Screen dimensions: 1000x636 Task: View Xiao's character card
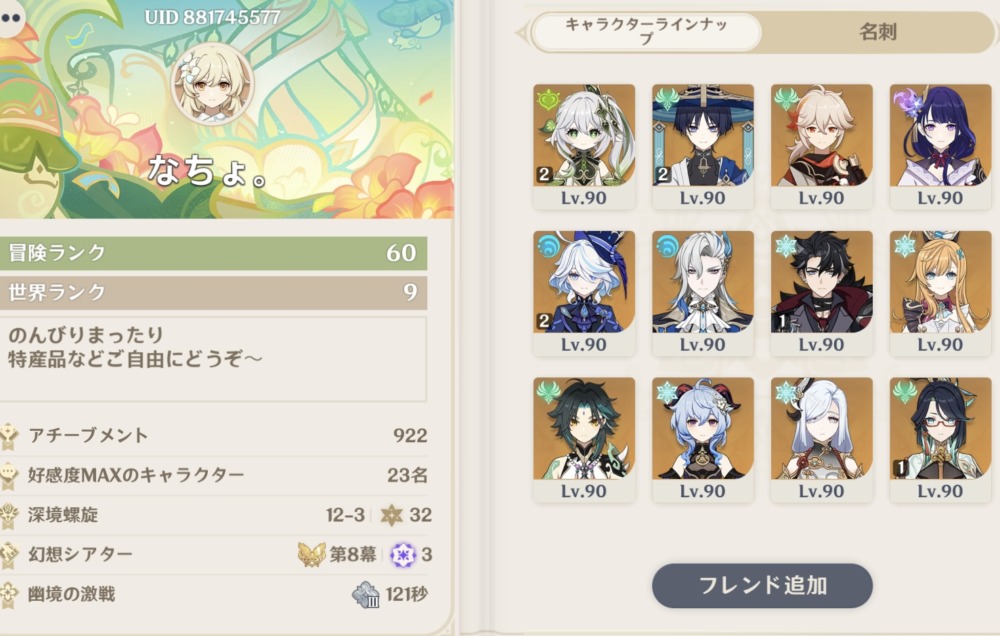(x=584, y=440)
